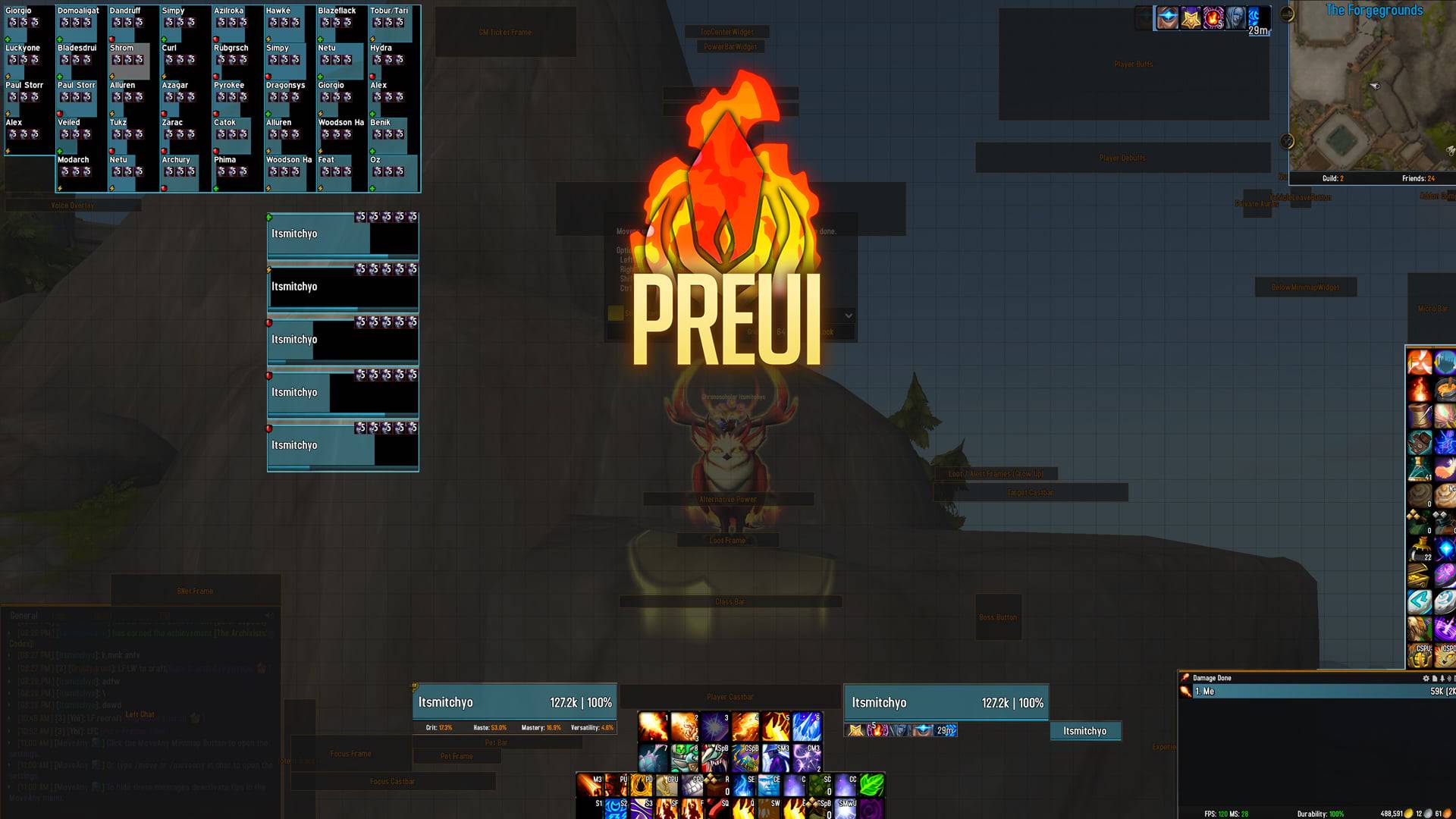Screen dimensions: 1456x819
Task: Use the grinning teeth ability labeled CPD
Action: (x=691, y=785)
